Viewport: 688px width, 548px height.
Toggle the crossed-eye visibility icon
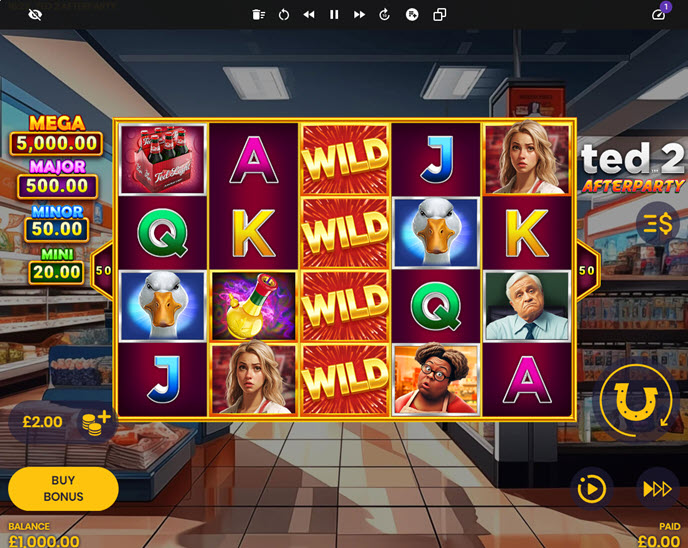click(x=36, y=15)
